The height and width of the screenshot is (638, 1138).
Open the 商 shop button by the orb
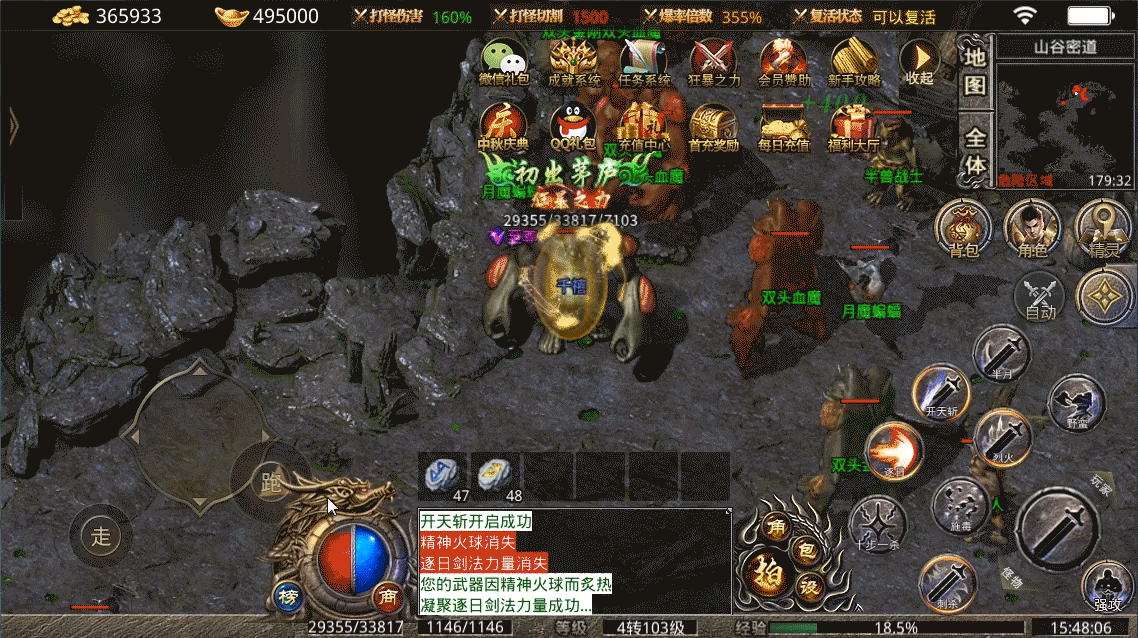[x=386, y=597]
